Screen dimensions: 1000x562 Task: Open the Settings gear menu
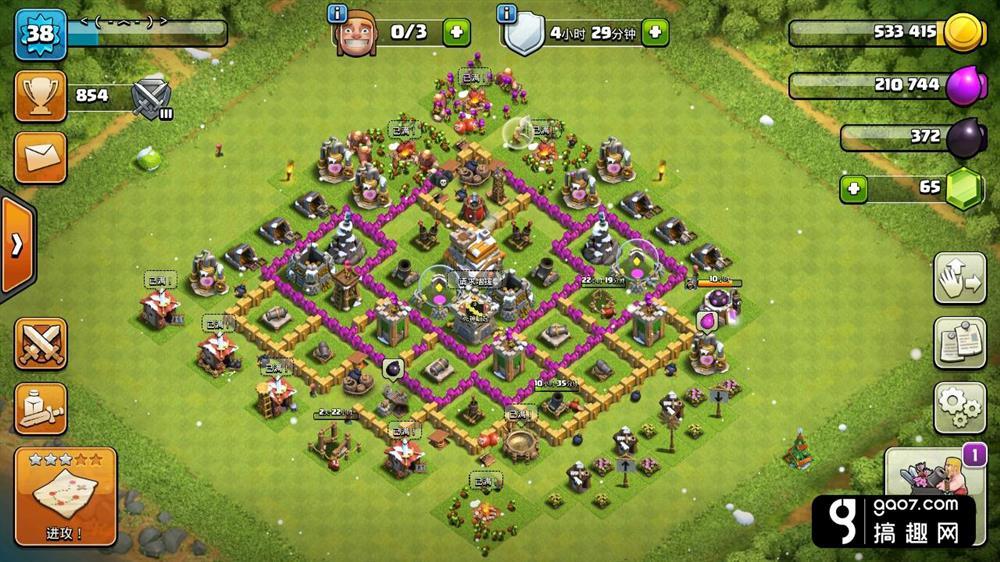pos(960,406)
